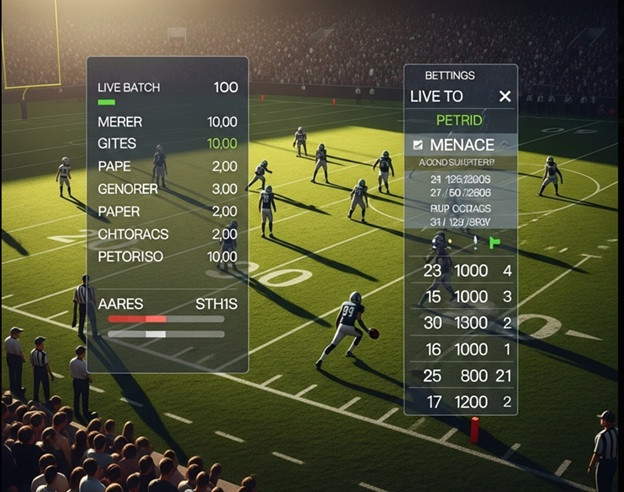Select the table row starting with 23
The image size is (624, 492).
pos(460,270)
